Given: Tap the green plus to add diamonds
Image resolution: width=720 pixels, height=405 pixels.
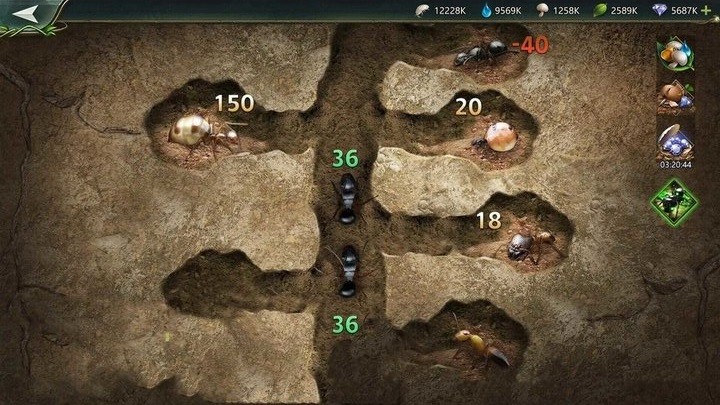Looking at the screenshot, I should pos(708,10).
